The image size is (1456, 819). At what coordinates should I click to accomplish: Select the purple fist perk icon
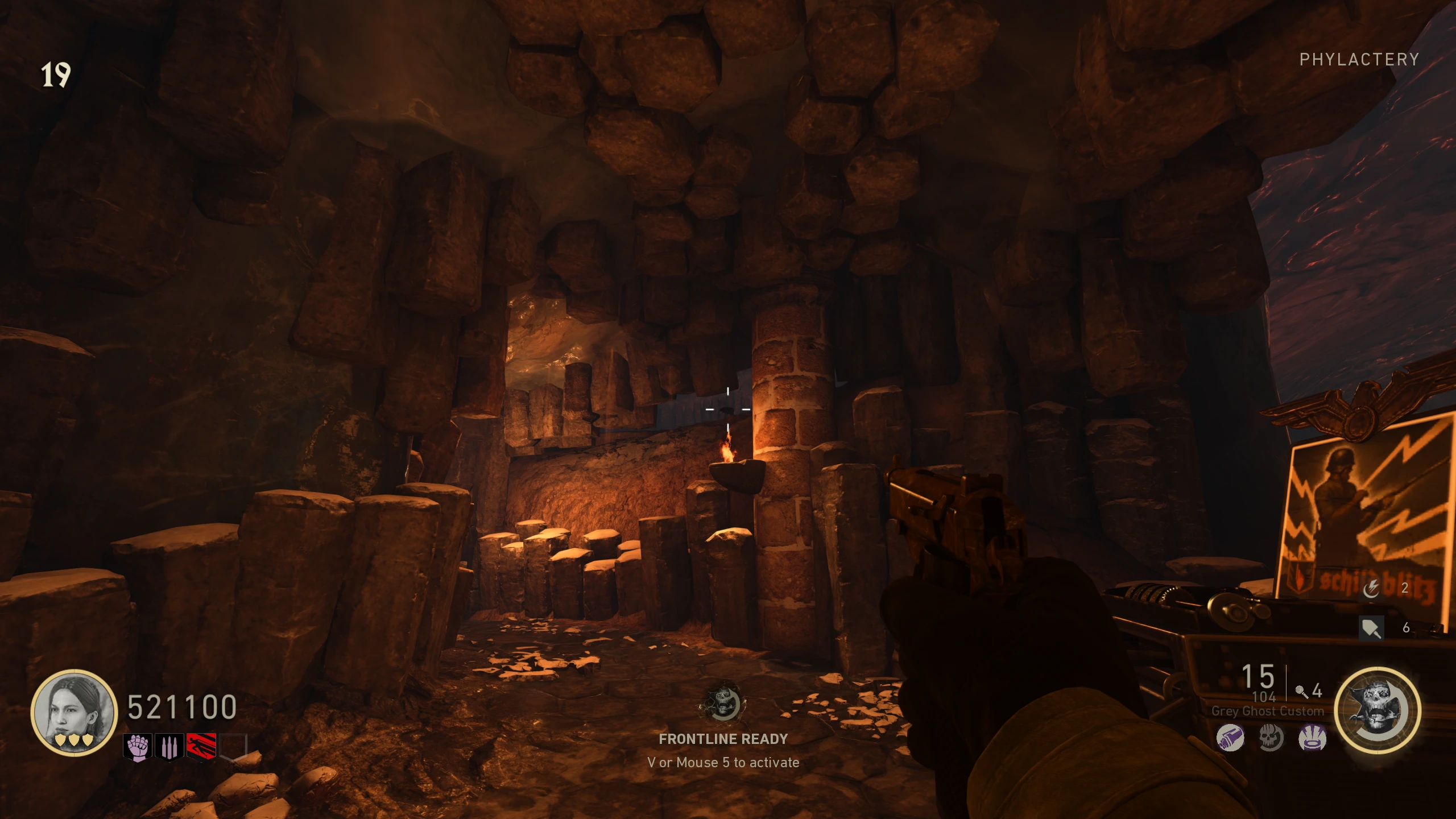coord(138,747)
